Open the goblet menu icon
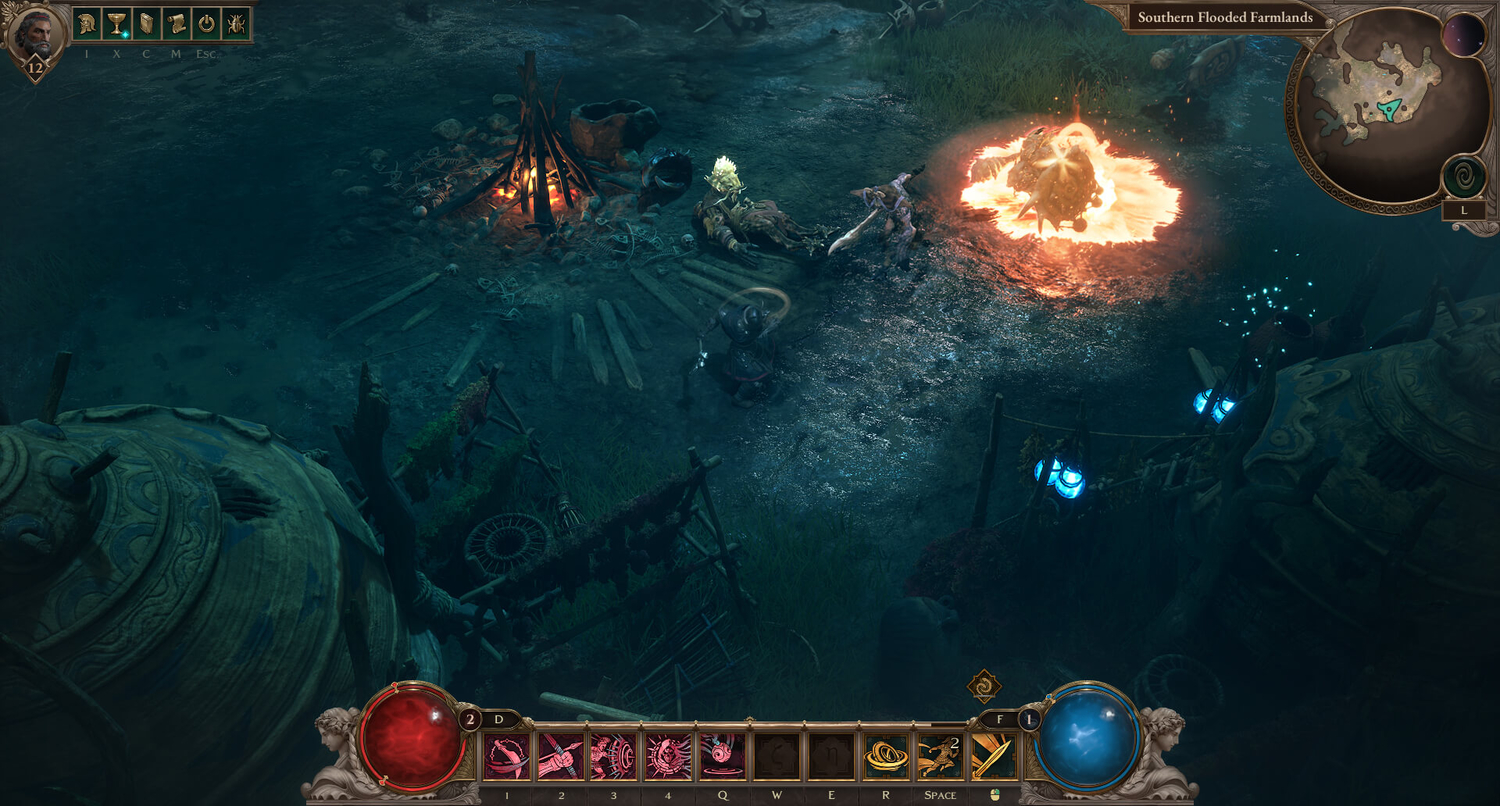This screenshot has width=1500, height=806. coord(116,23)
